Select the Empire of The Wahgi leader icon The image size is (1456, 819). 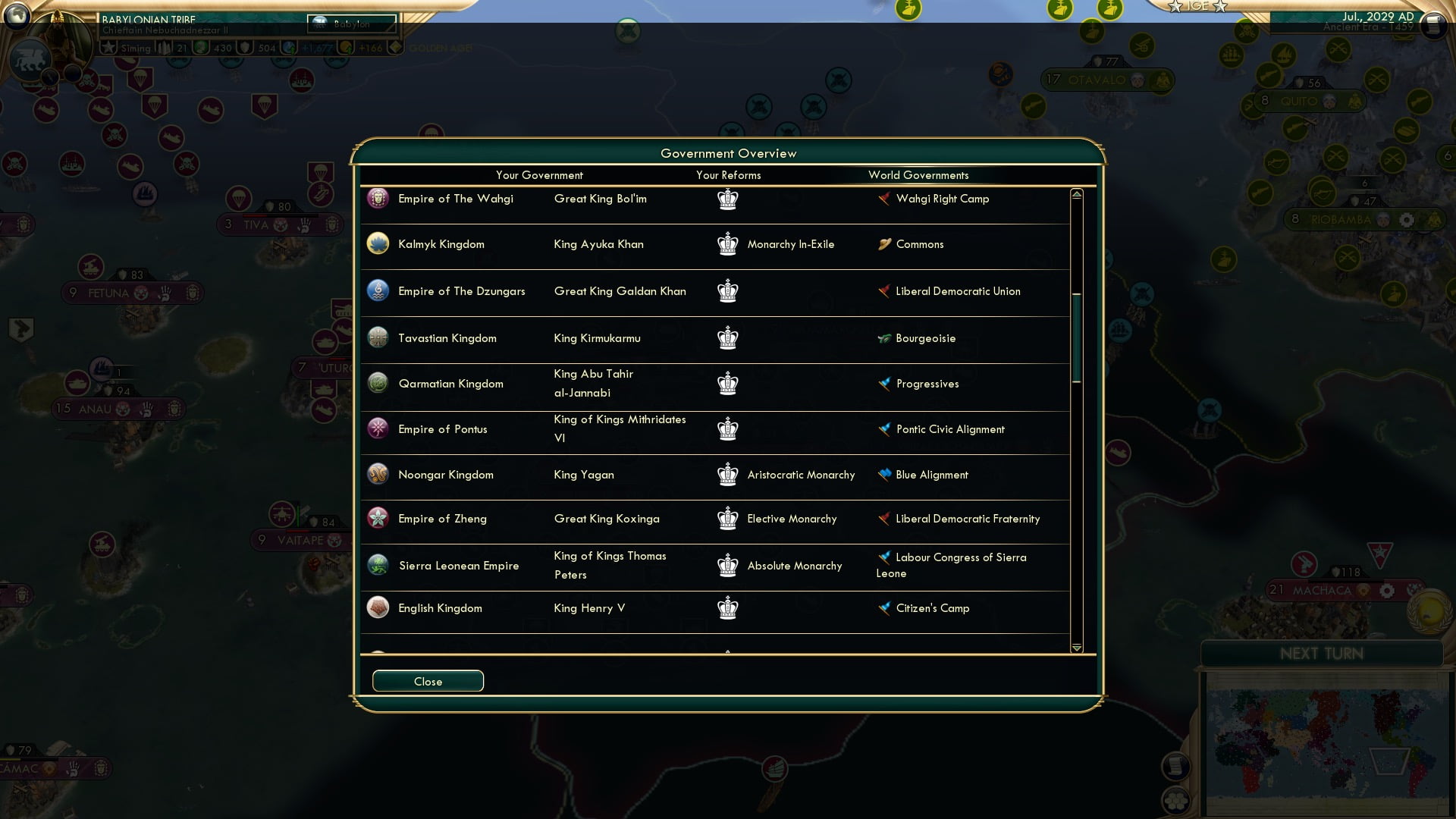[x=377, y=198]
